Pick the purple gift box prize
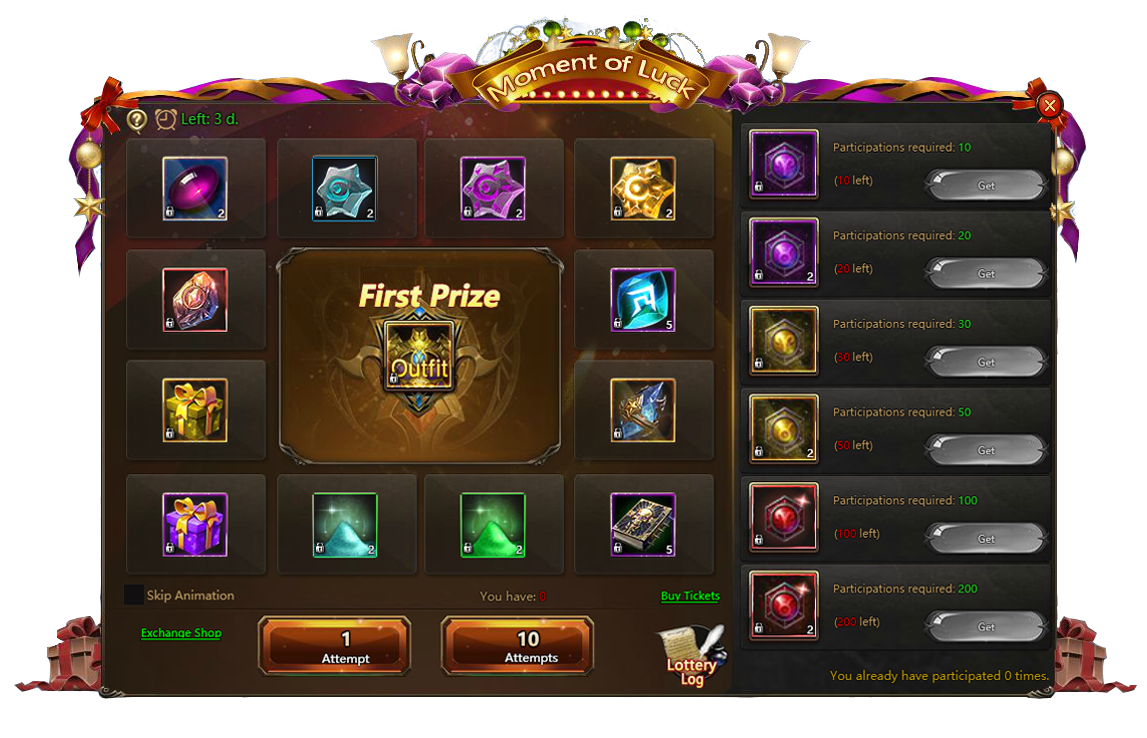The image size is (1147, 738). tap(195, 524)
